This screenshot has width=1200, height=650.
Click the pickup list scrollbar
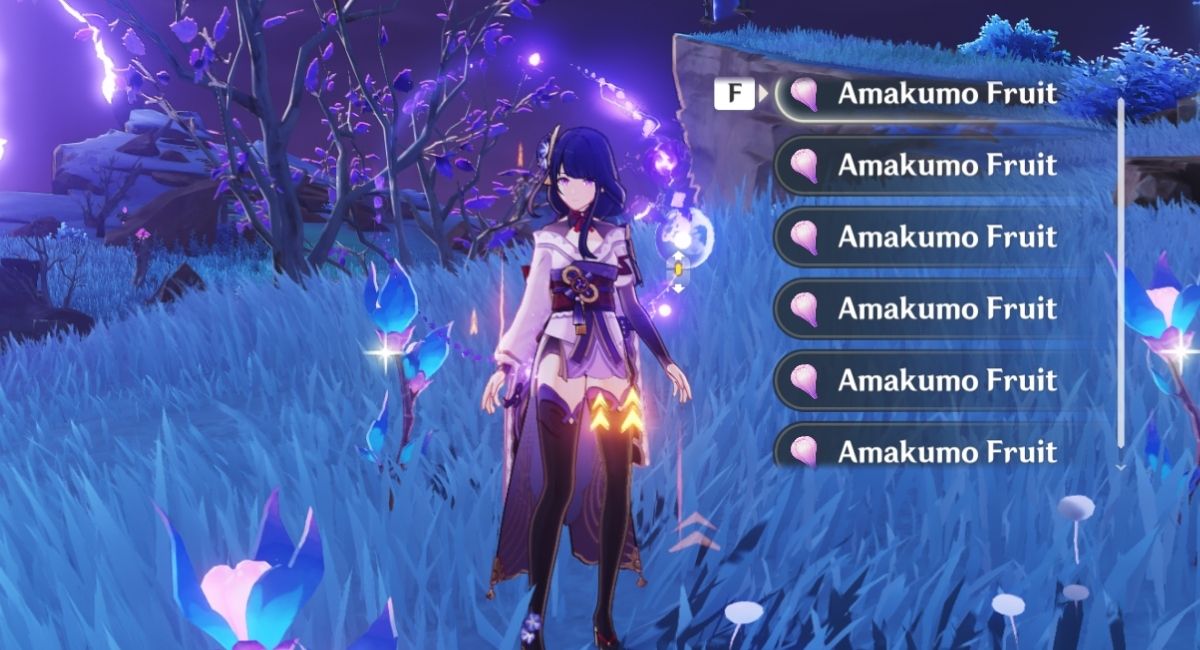click(x=1120, y=270)
